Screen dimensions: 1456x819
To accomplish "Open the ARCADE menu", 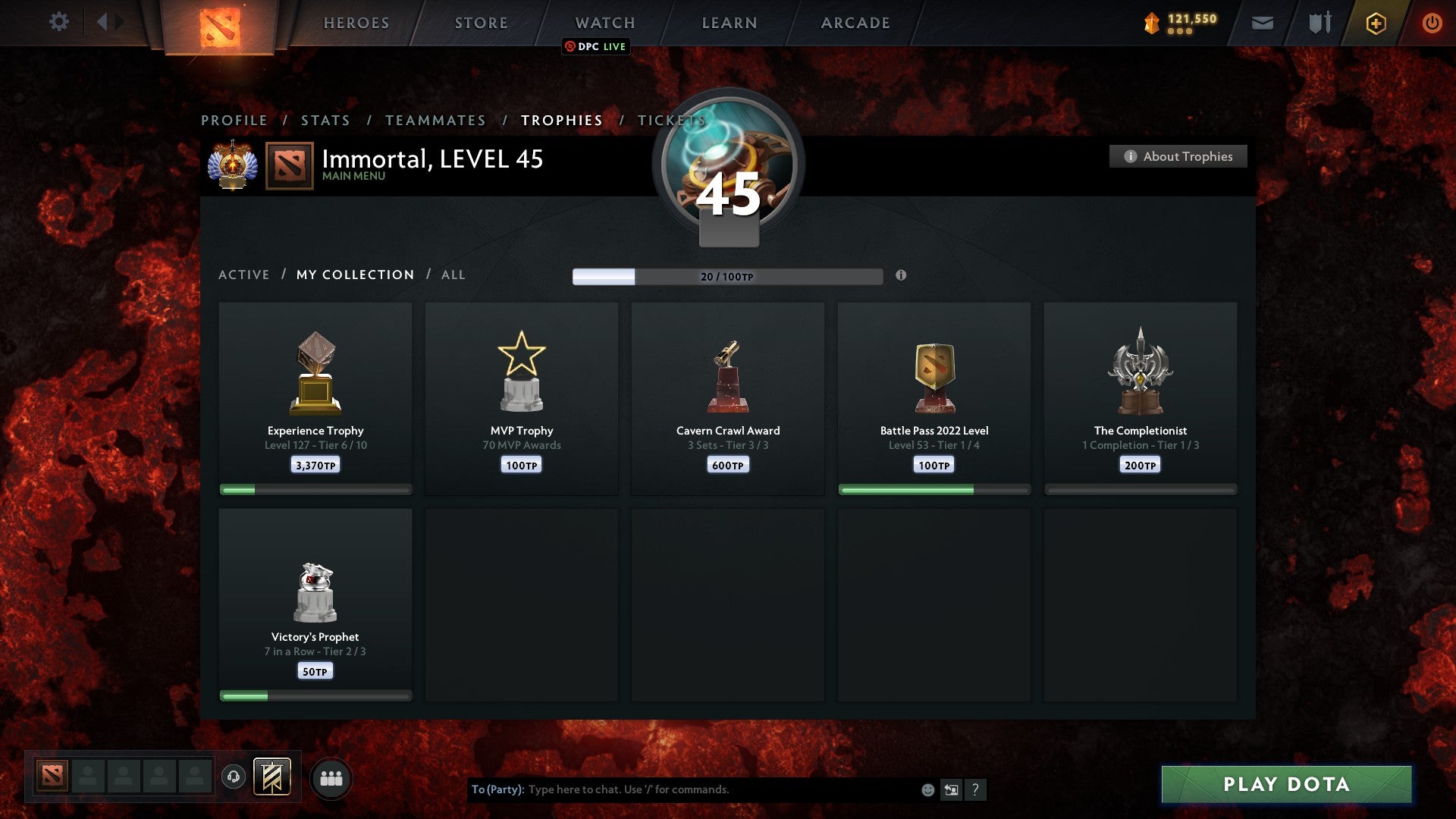I will [x=854, y=23].
